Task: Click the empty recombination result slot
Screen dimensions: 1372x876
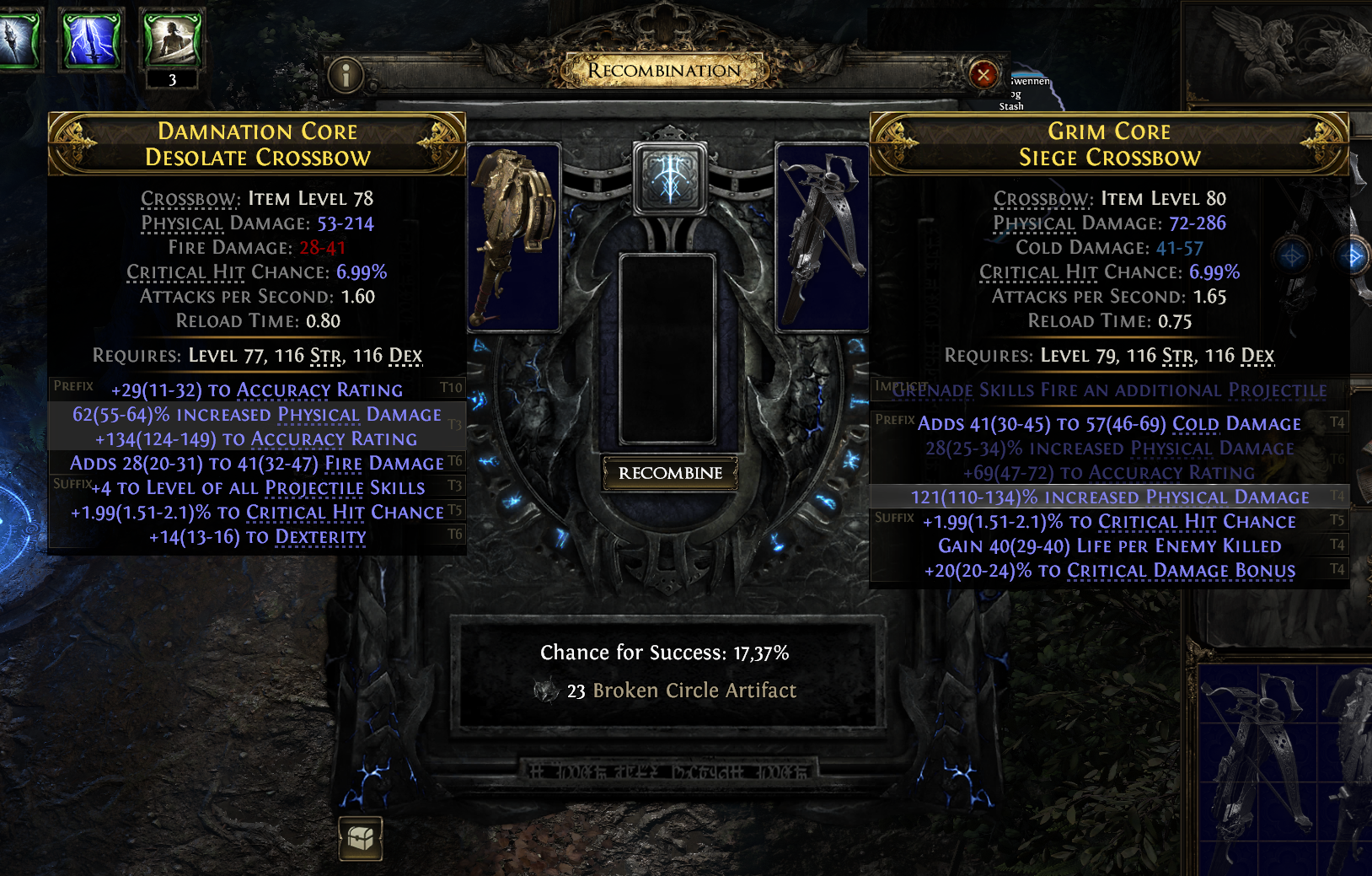Action: [667, 349]
